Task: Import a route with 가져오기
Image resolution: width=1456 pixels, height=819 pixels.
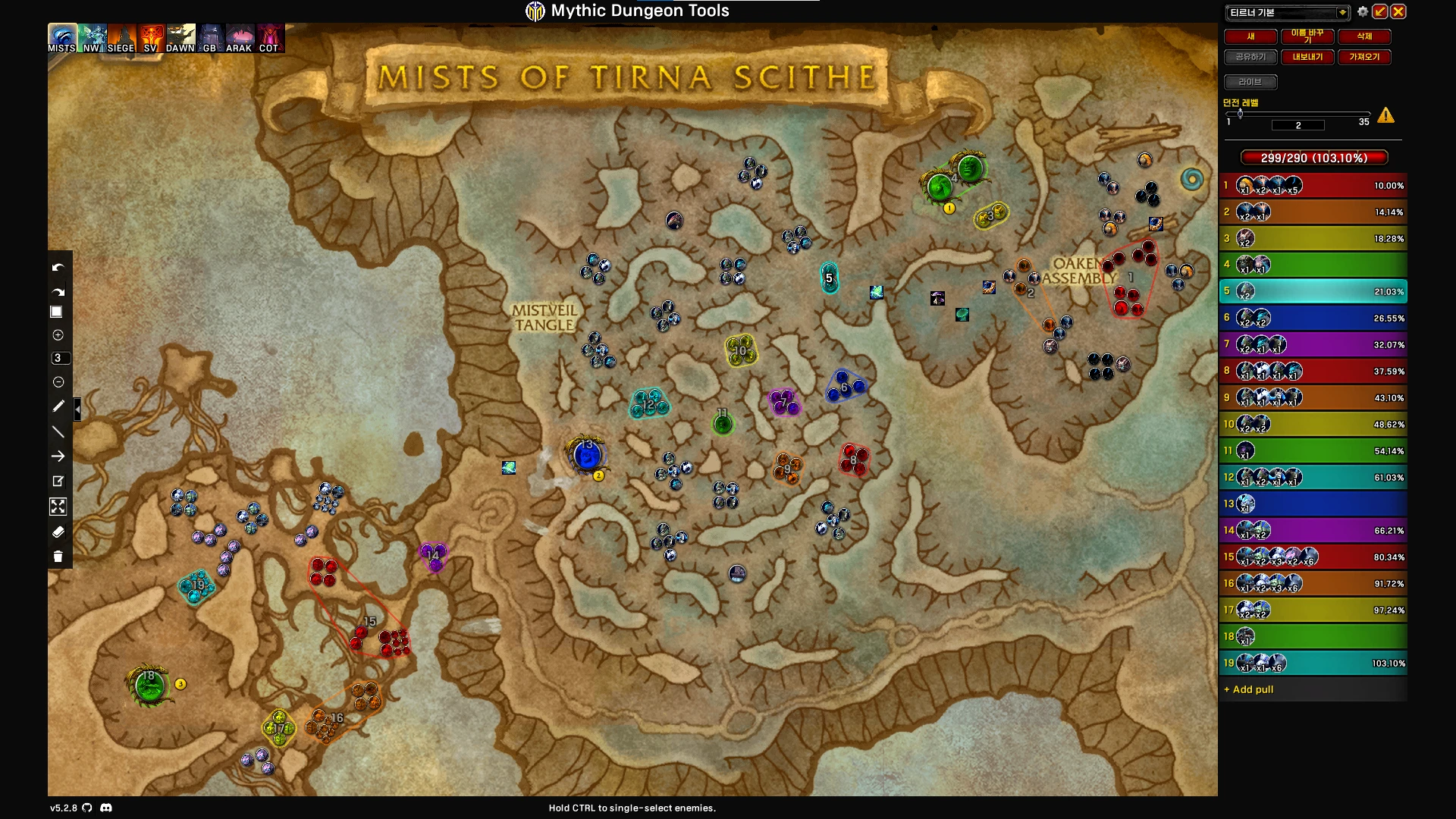Action: (1364, 57)
